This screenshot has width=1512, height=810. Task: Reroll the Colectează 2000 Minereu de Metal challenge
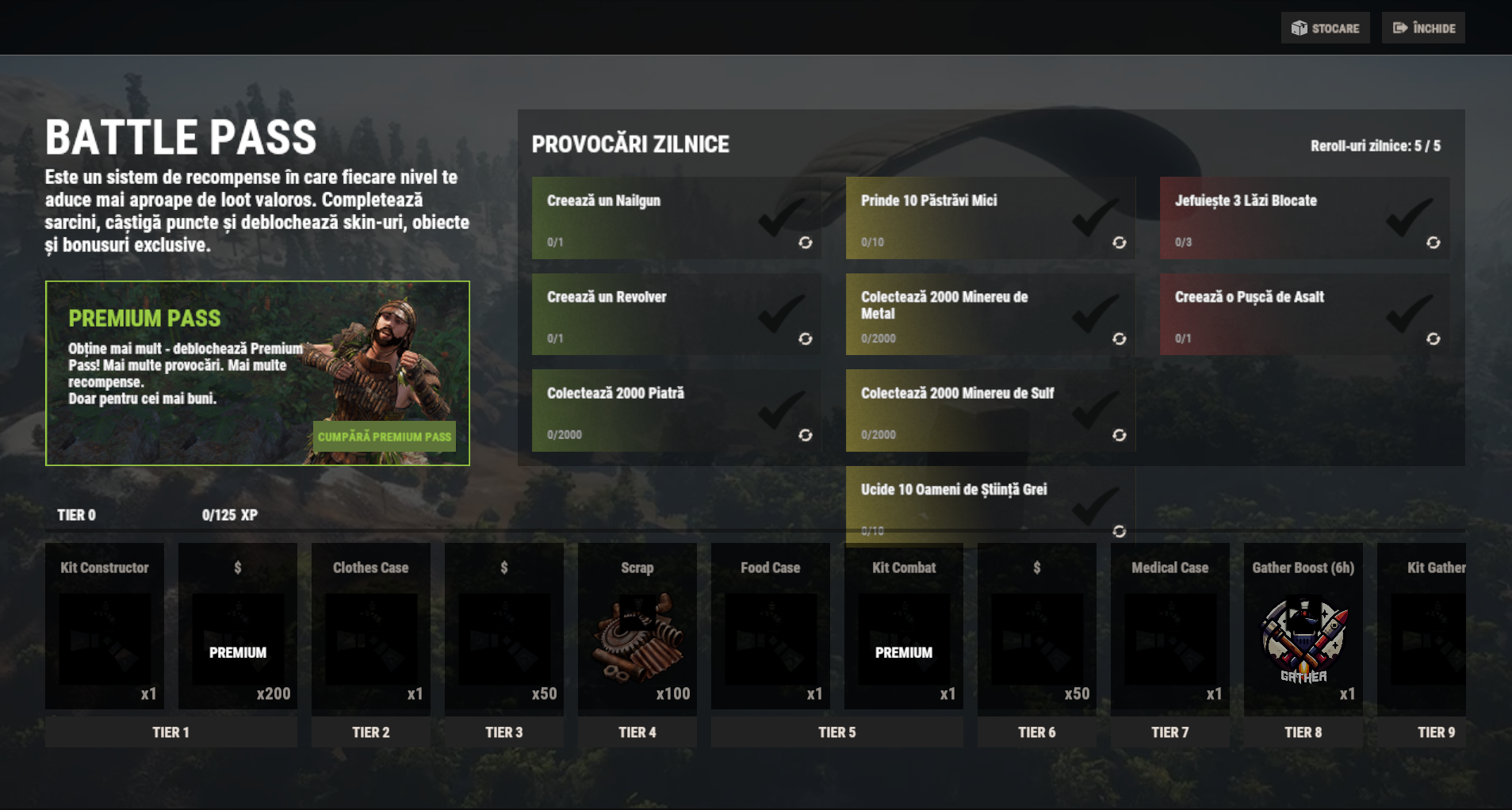(x=1119, y=339)
